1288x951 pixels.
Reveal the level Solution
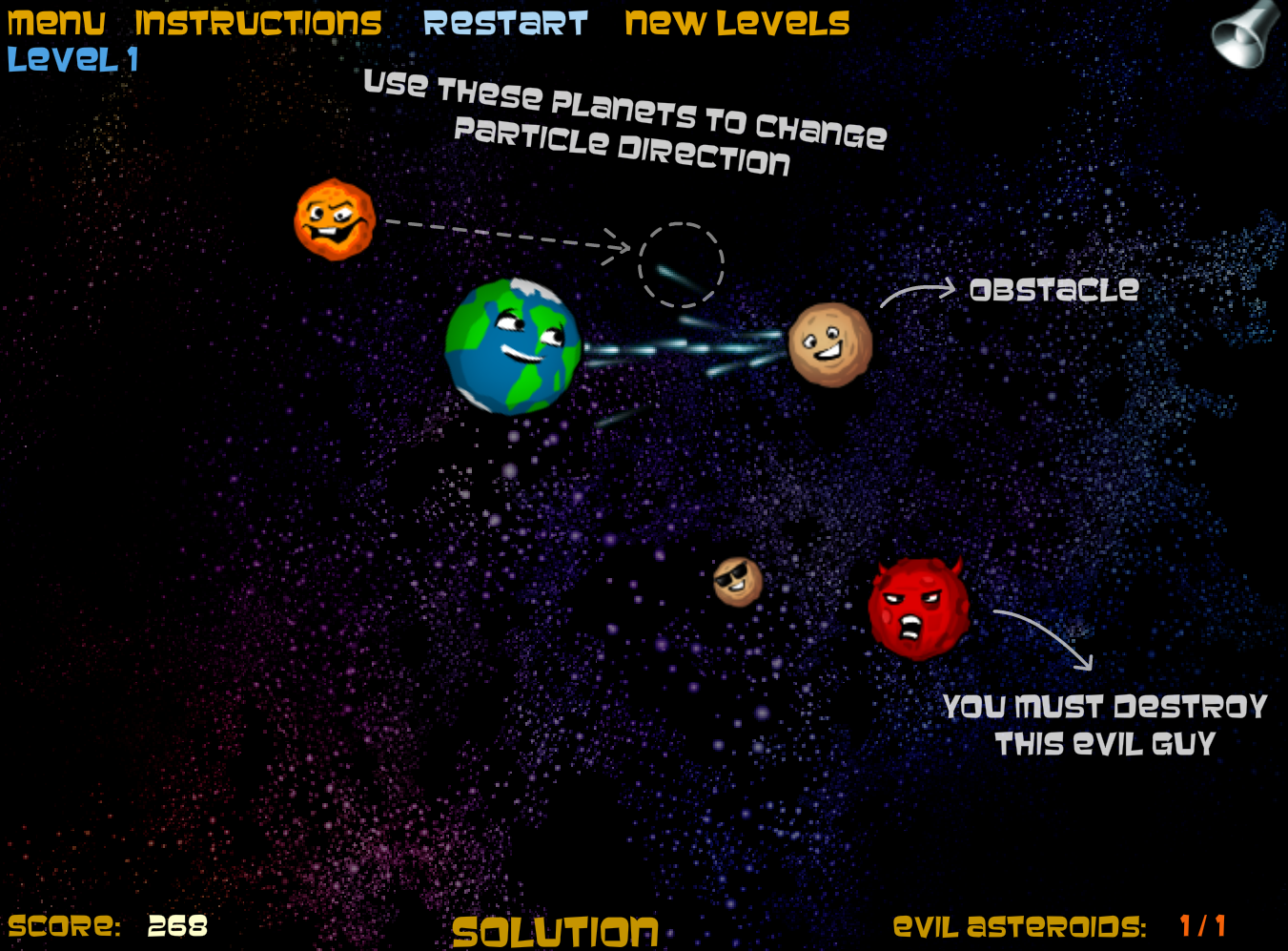pos(556,927)
